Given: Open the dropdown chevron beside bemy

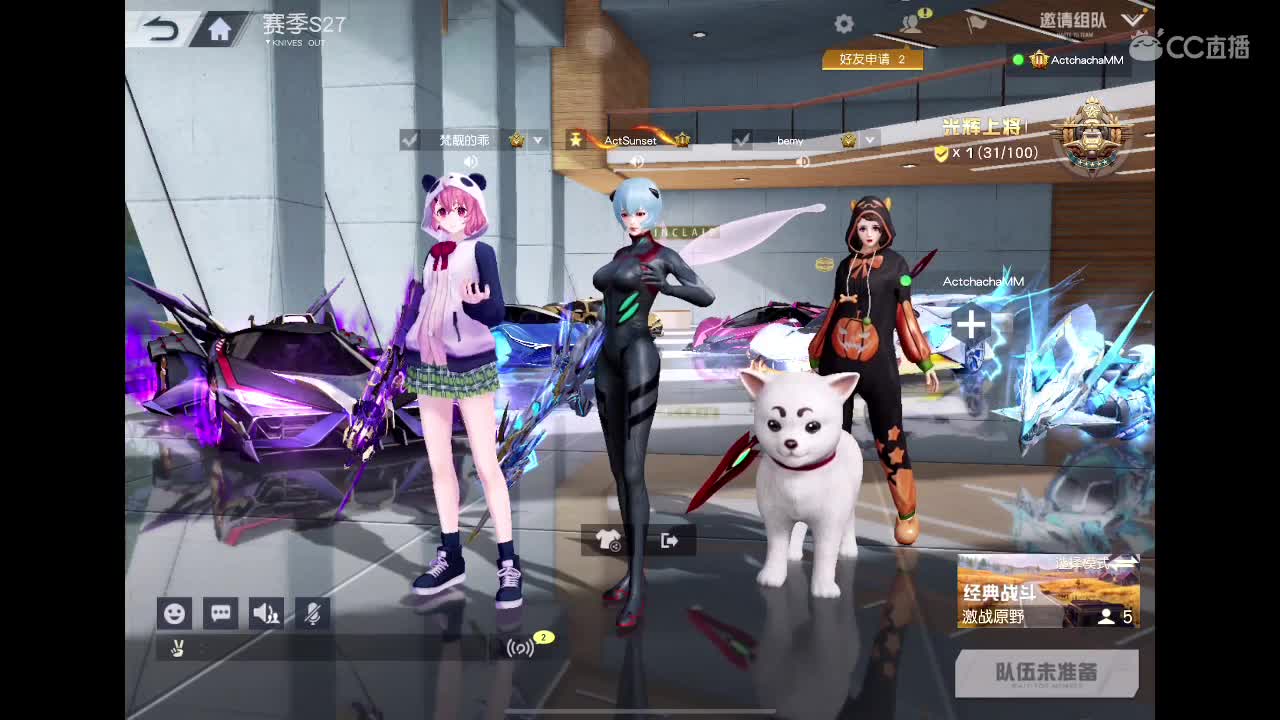Looking at the screenshot, I should (x=868, y=140).
